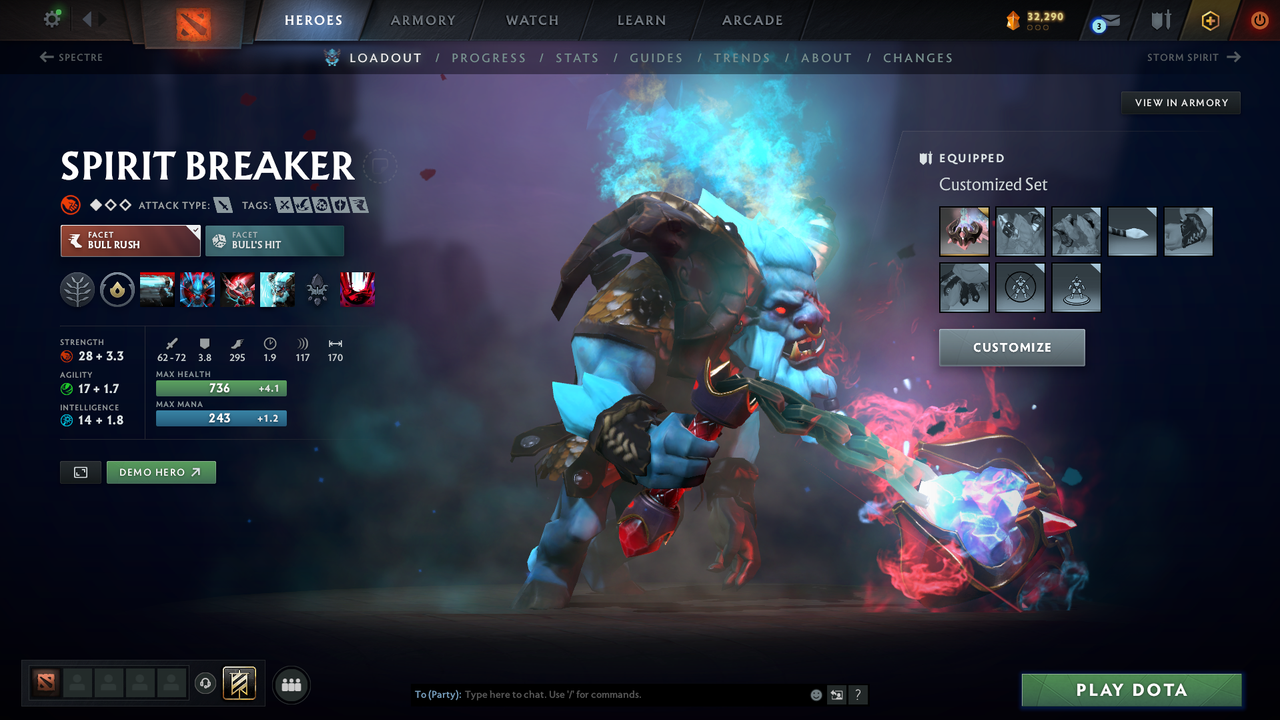Open the headset audio icon near party slots
The width and height of the screenshot is (1280, 720).
tap(206, 684)
